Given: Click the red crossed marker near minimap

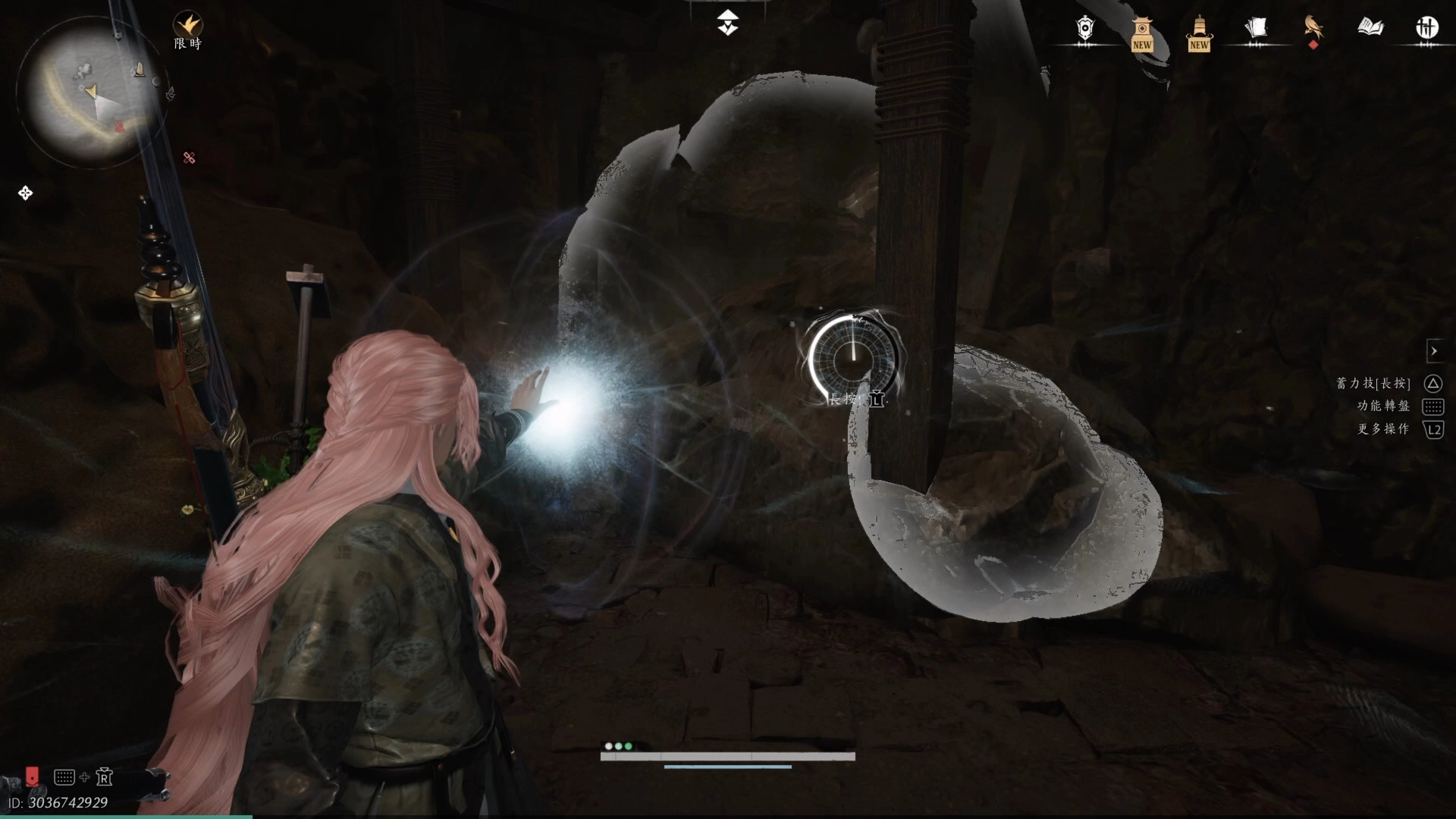Looking at the screenshot, I should point(190,158).
